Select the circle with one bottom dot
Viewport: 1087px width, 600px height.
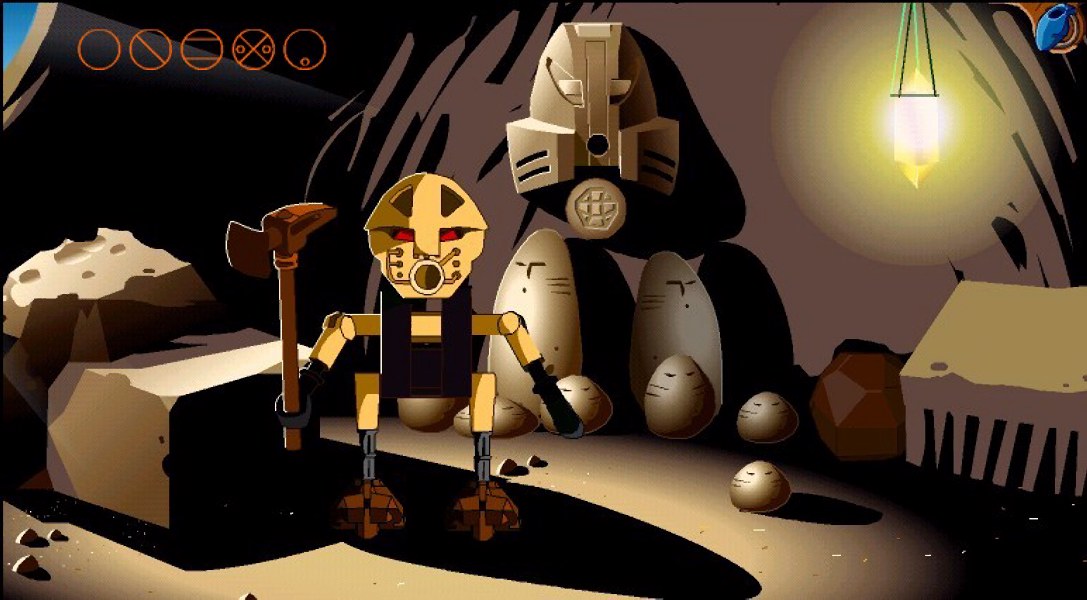(304, 49)
